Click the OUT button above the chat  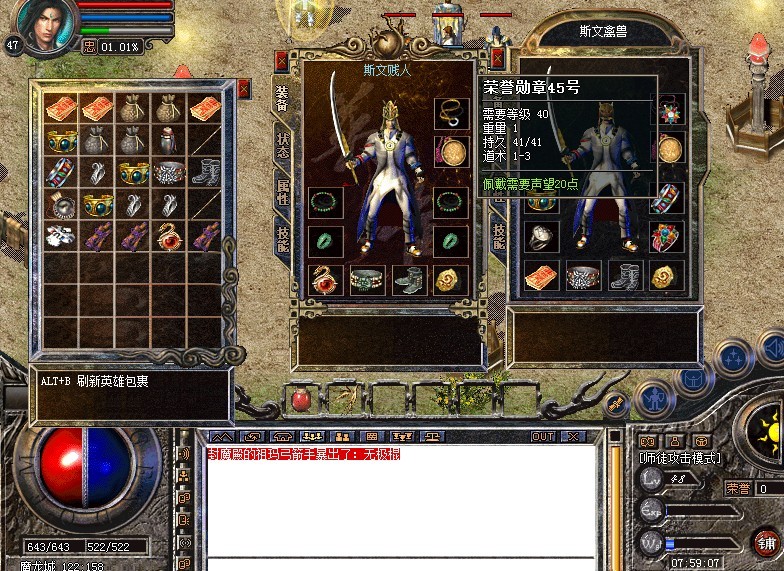tap(543, 437)
